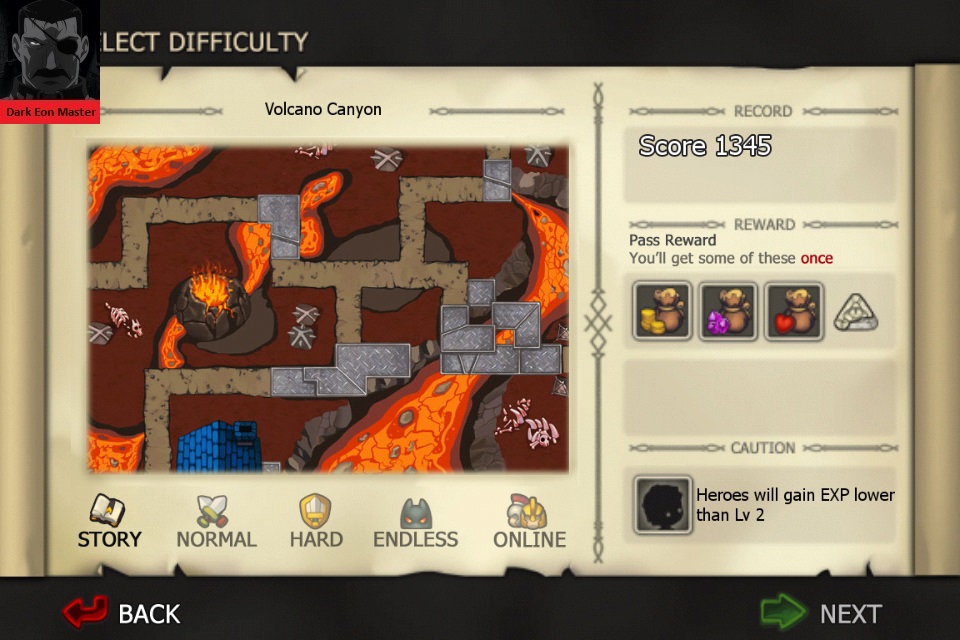960x640 pixels.
Task: Go back with the BACK button
Action: (122, 612)
